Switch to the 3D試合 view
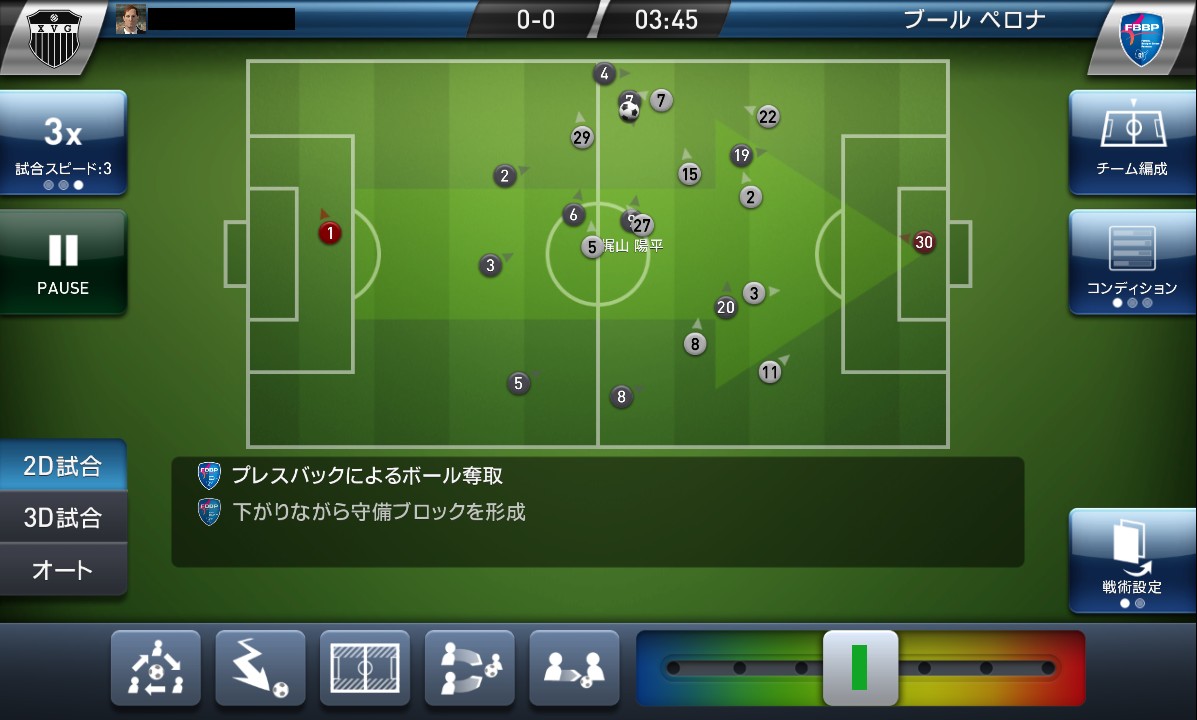Screen dimensions: 1197x720 tap(63, 518)
